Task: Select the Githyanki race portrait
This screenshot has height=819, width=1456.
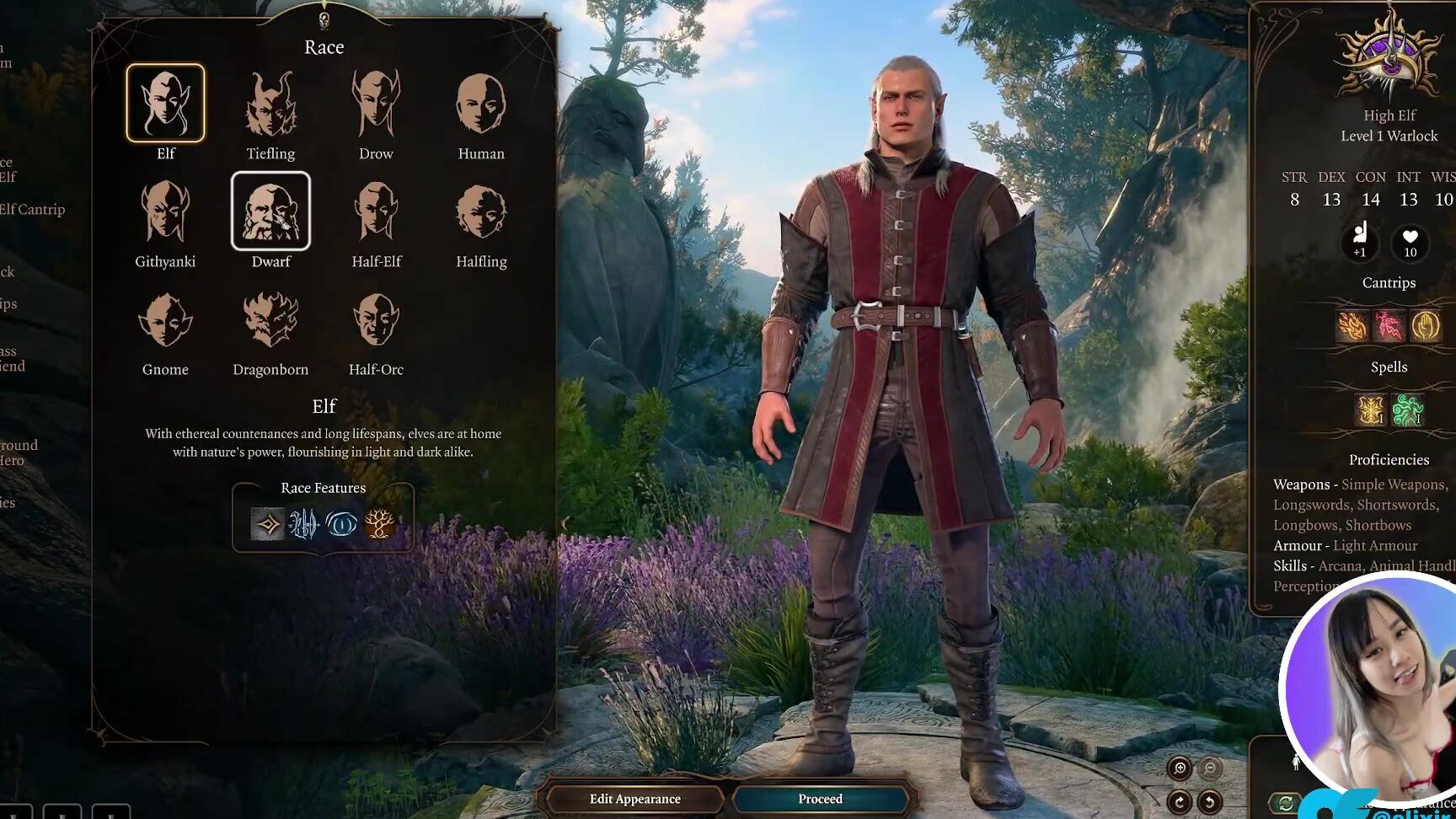Action: click(165, 211)
